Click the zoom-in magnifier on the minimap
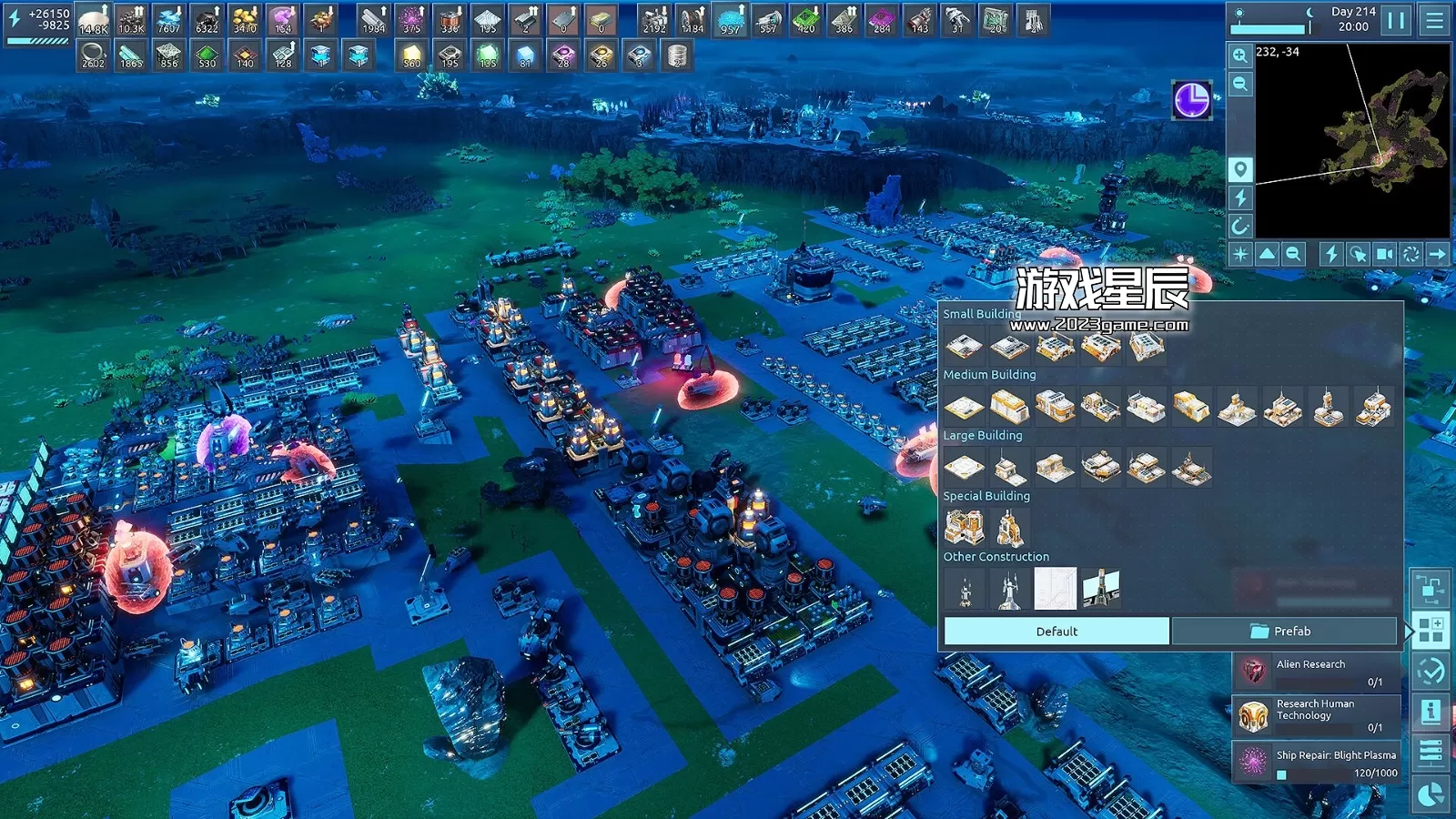The image size is (1456, 819). (x=1239, y=55)
